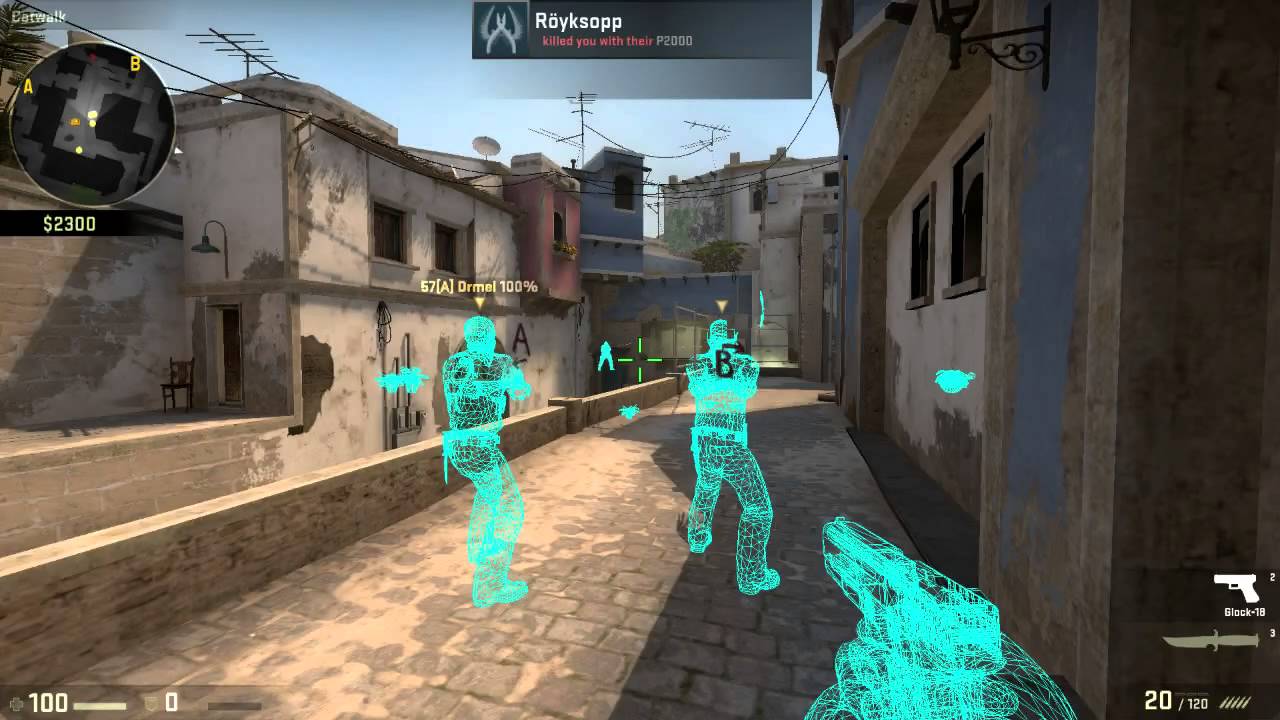
Task: Select the Glock-18 pistol icon
Action: (x=1236, y=587)
